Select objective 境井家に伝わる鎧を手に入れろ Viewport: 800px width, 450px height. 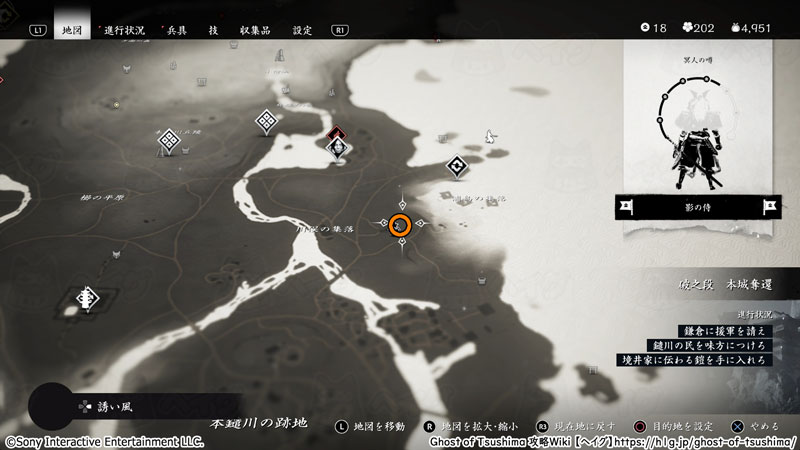tap(707, 359)
